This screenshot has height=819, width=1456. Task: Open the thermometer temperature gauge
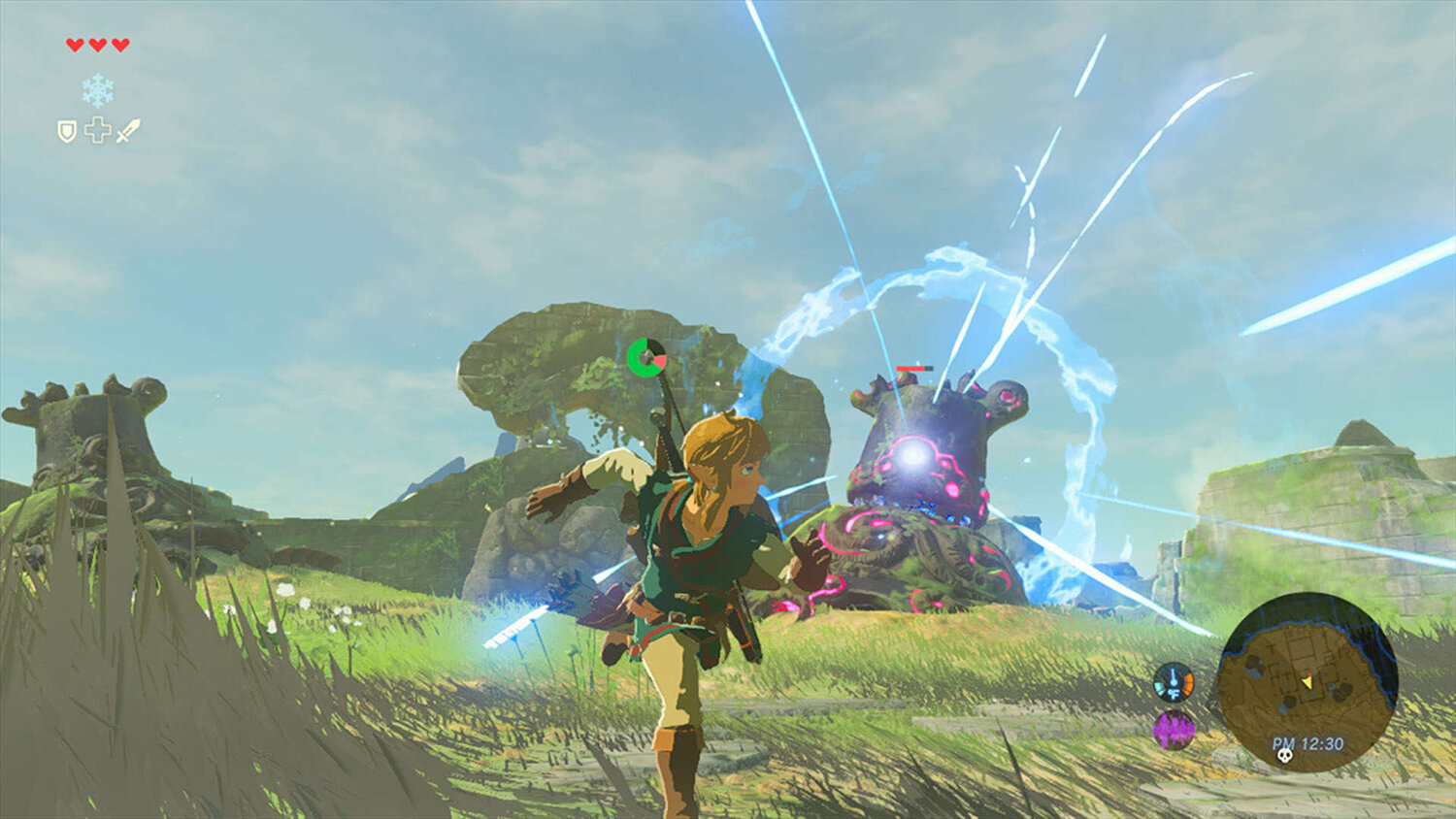(1174, 683)
